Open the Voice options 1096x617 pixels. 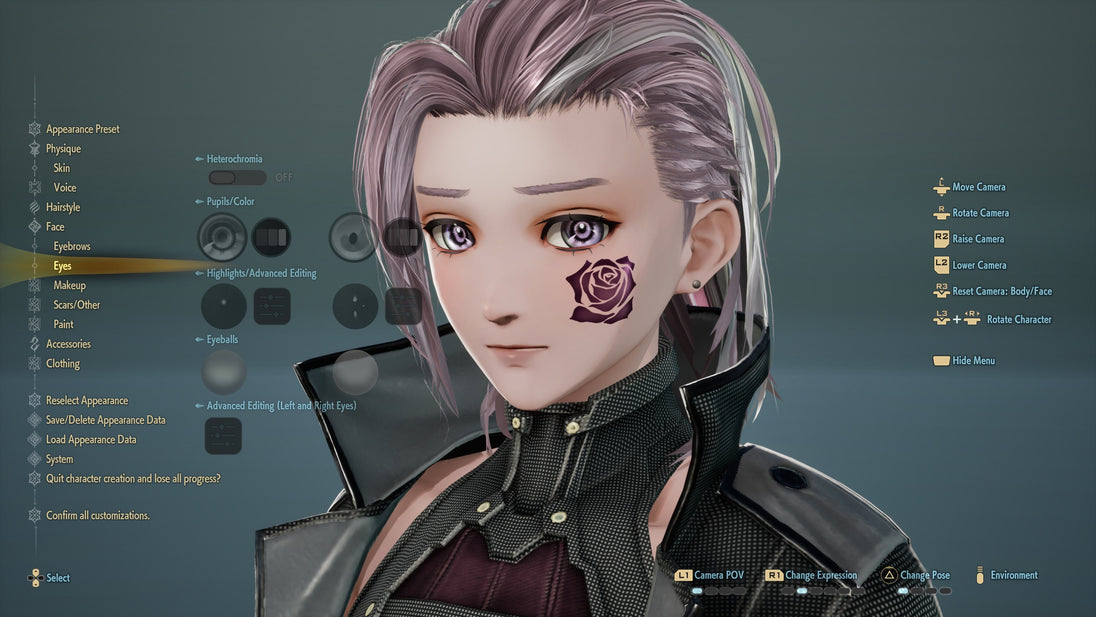64,188
